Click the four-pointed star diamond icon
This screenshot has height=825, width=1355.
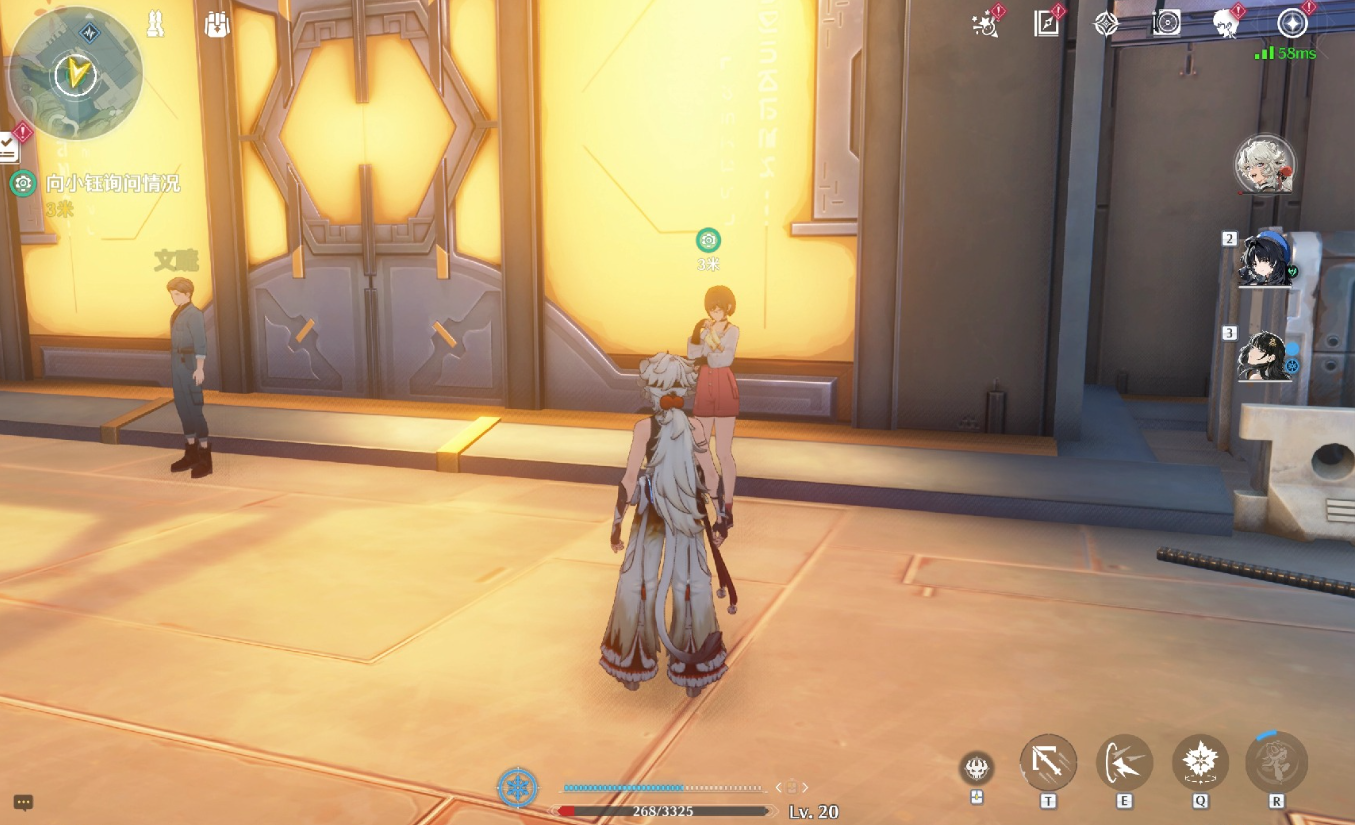tap(1106, 24)
